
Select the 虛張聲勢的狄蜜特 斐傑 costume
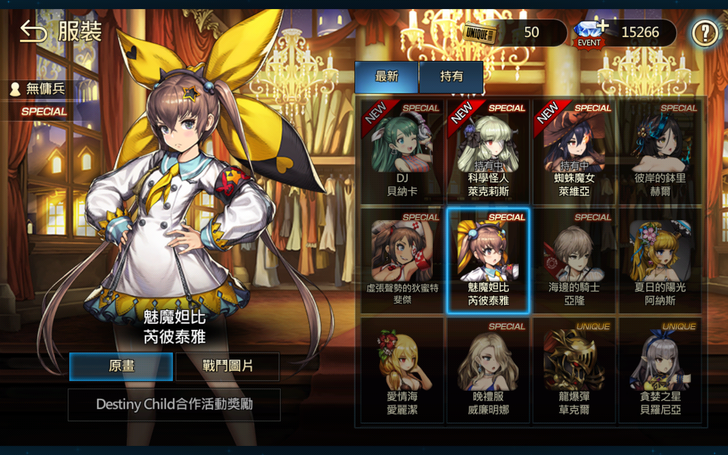(x=402, y=259)
